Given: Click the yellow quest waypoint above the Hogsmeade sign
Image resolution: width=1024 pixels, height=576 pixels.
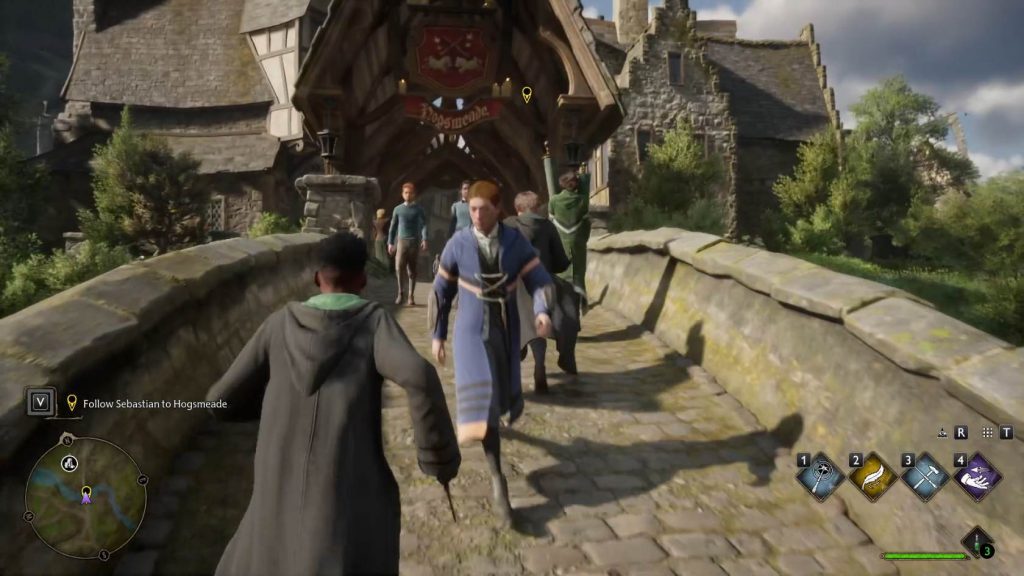Looking at the screenshot, I should 527,95.
